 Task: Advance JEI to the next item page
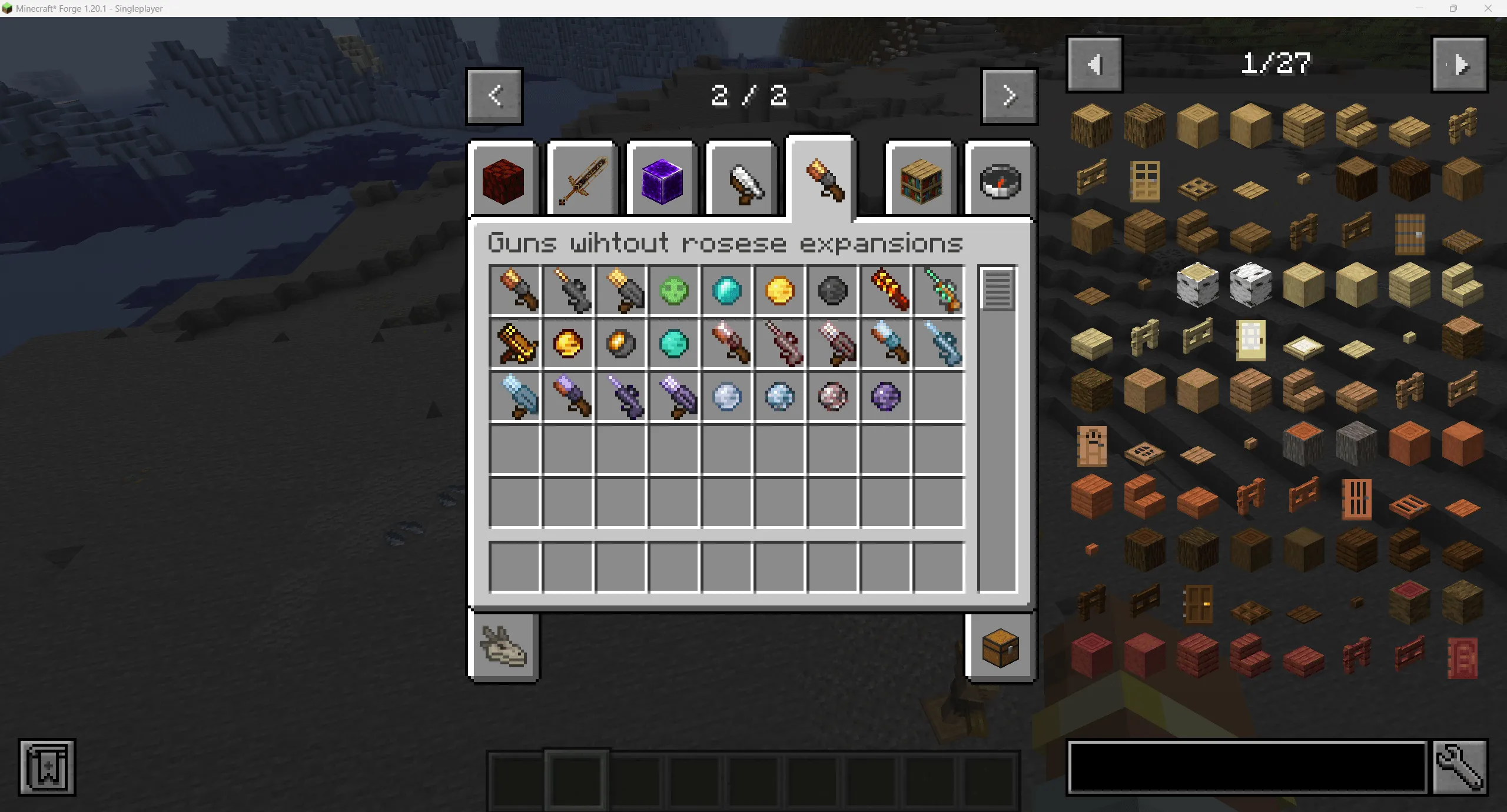click(x=1460, y=64)
